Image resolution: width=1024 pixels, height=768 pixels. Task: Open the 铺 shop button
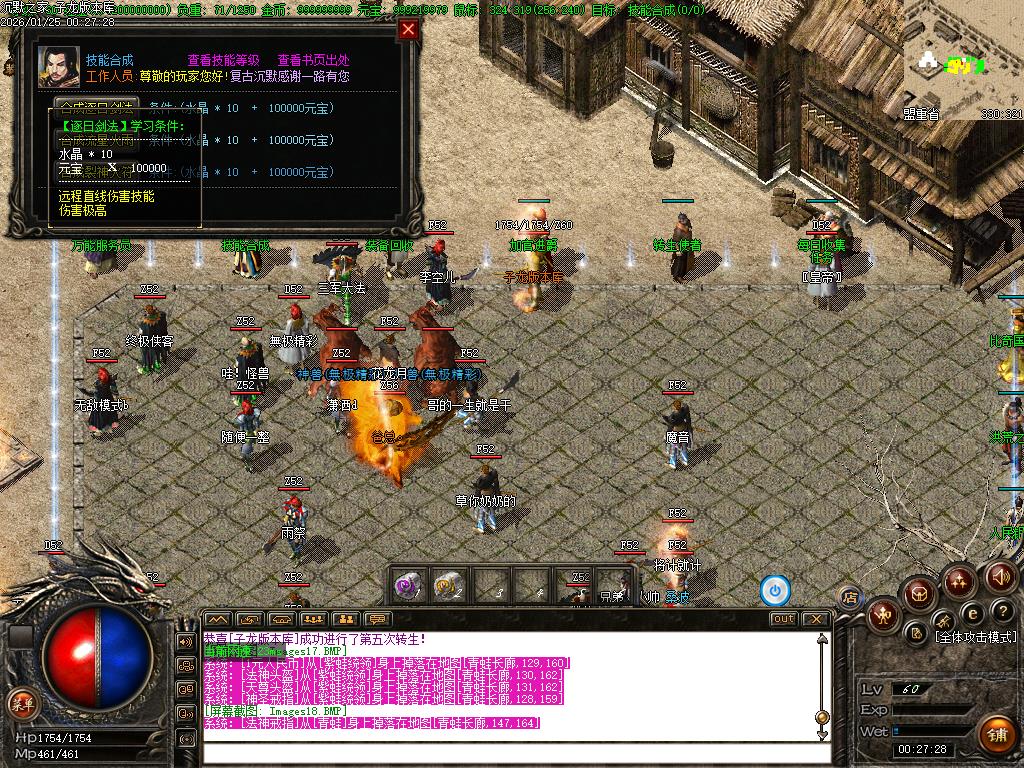pos(996,734)
